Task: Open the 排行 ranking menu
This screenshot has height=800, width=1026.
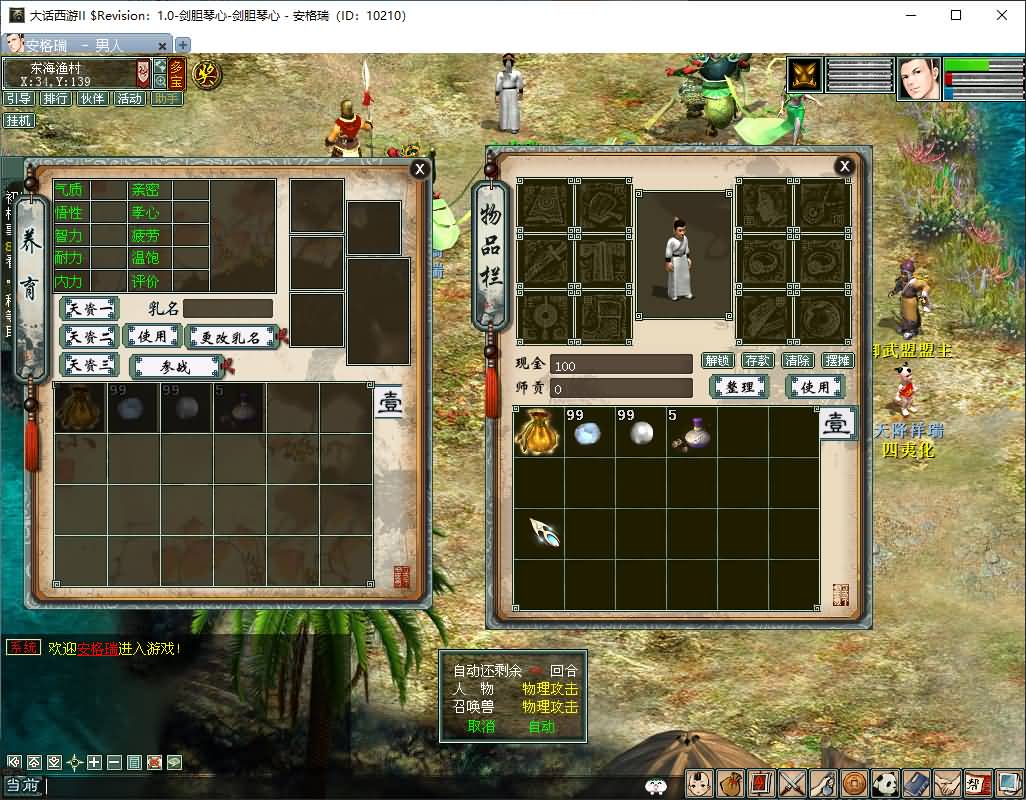Action: [x=56, y=99]
